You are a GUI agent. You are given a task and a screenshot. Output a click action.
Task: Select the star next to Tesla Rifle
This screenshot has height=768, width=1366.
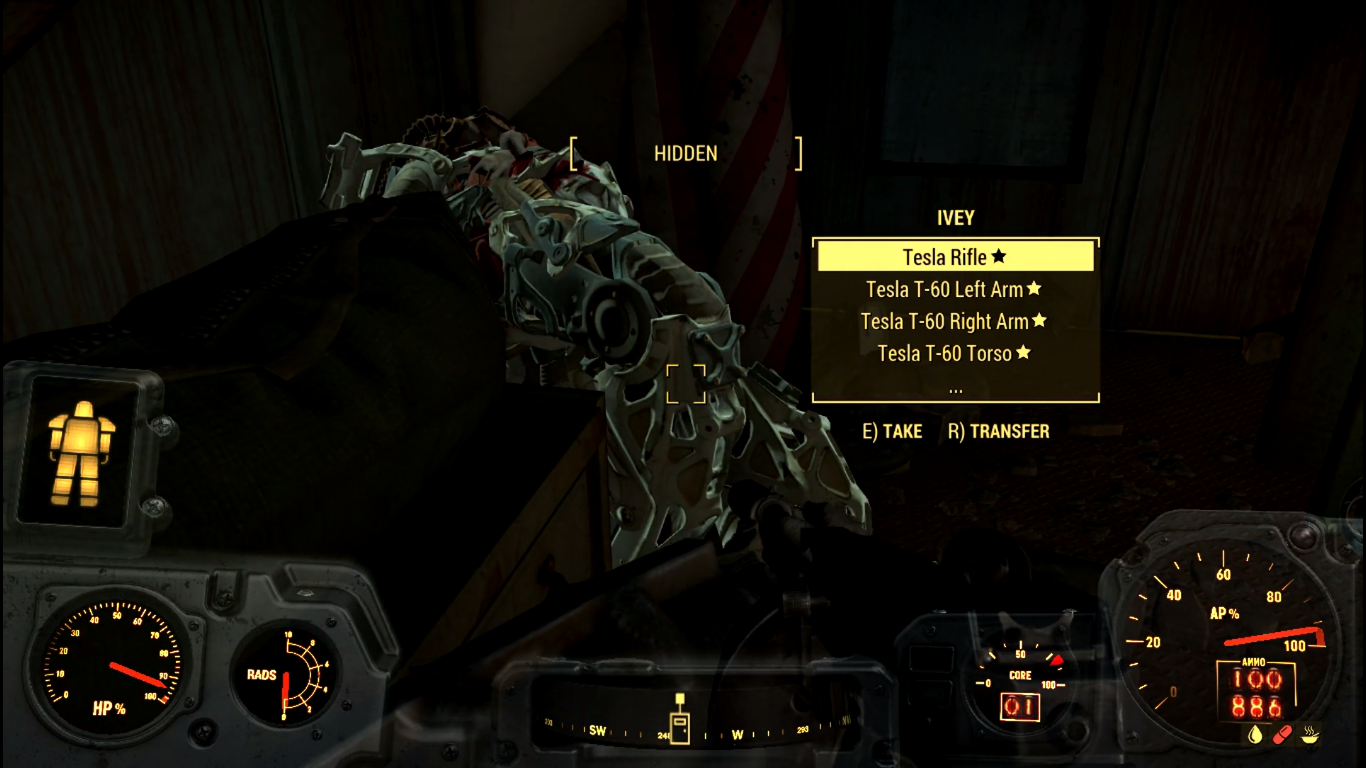[997, 256]
